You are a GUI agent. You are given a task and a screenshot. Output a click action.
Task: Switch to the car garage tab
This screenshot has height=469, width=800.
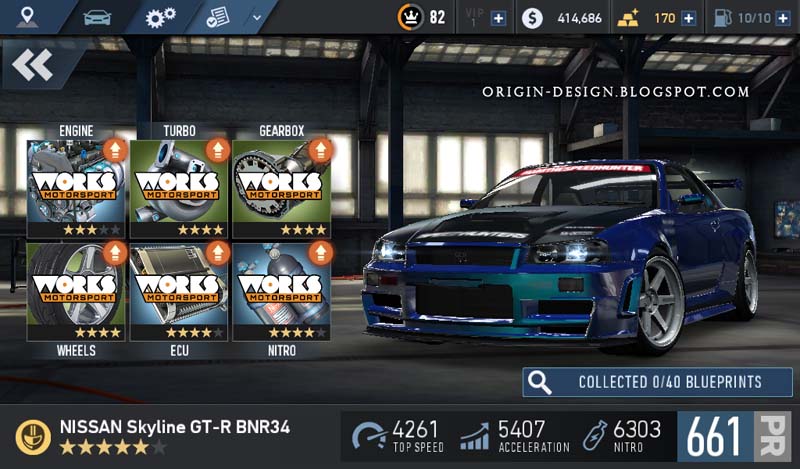[96, 17]
